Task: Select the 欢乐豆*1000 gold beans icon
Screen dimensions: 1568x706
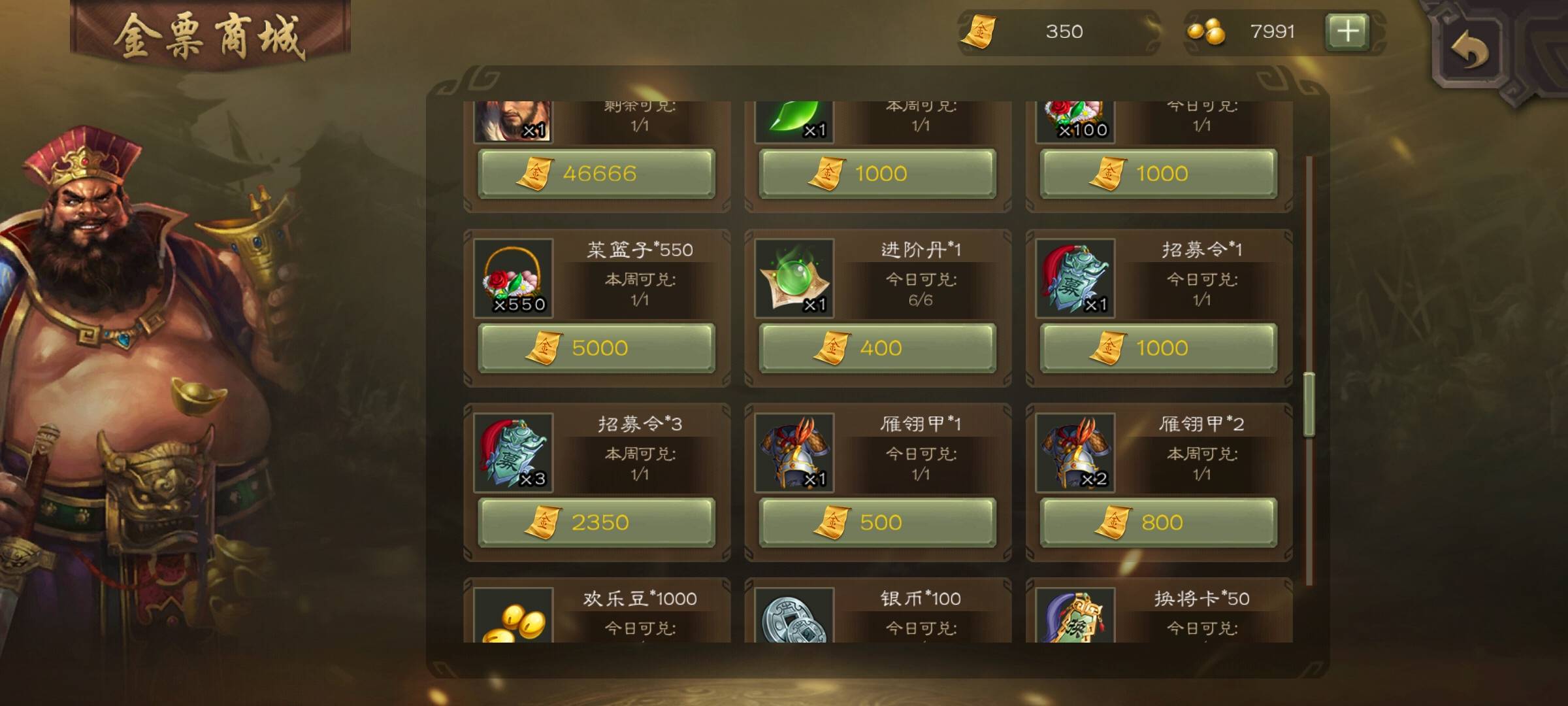Action: (514, 616)
